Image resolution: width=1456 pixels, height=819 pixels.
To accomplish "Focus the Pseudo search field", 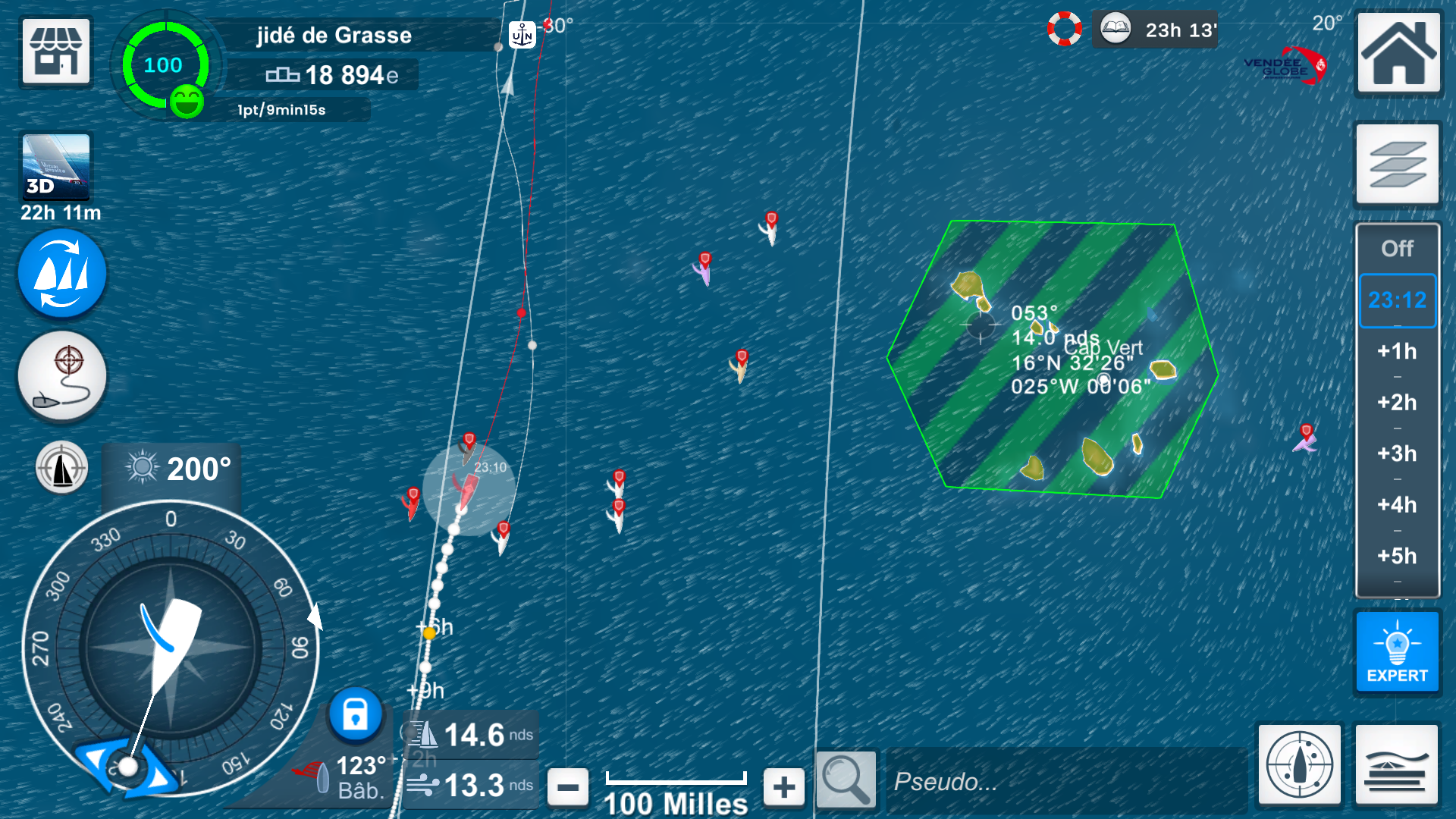I will [1065, 781].
